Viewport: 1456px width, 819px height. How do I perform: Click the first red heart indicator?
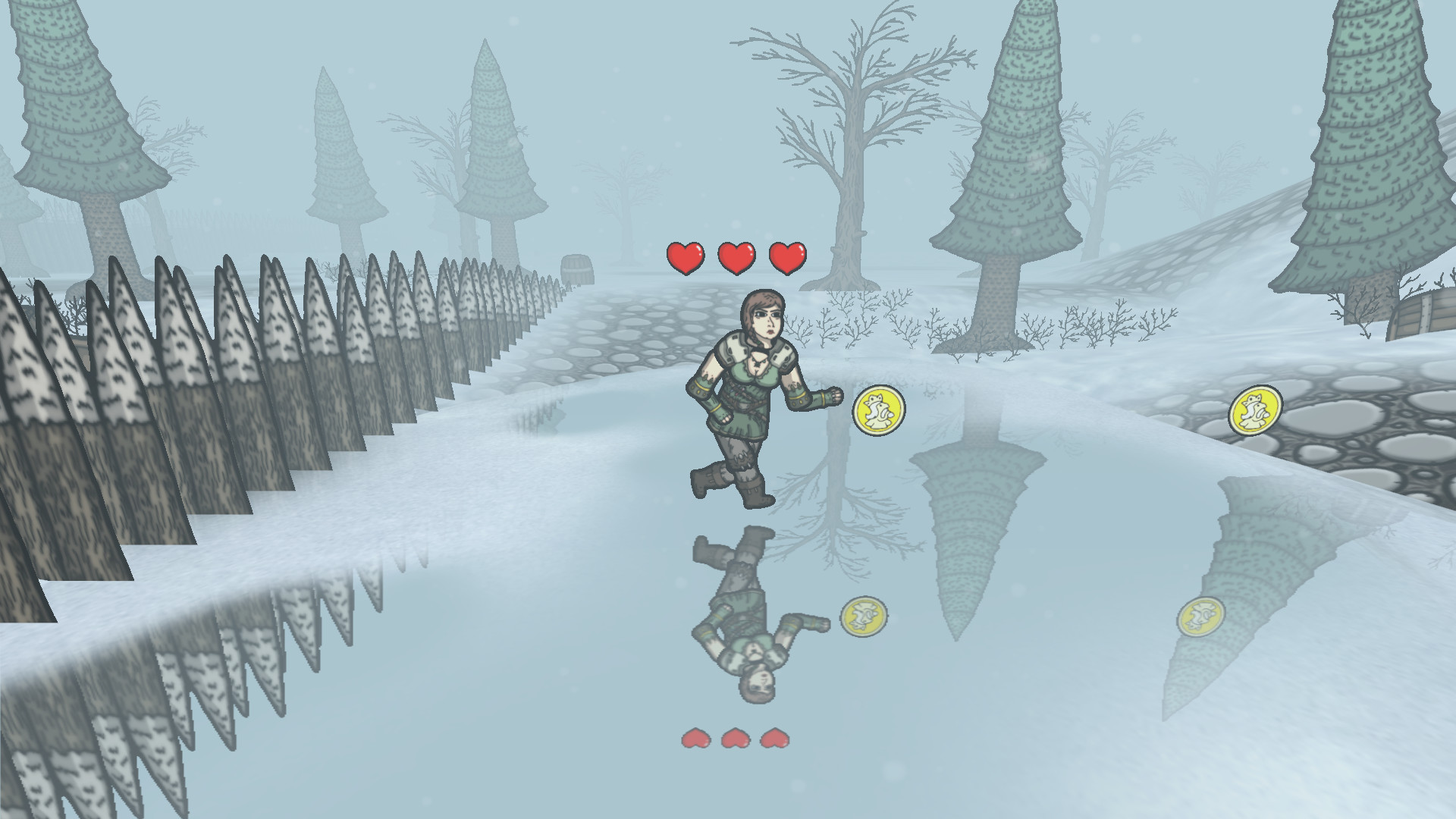pyautogui.click(x=685, y=256)
